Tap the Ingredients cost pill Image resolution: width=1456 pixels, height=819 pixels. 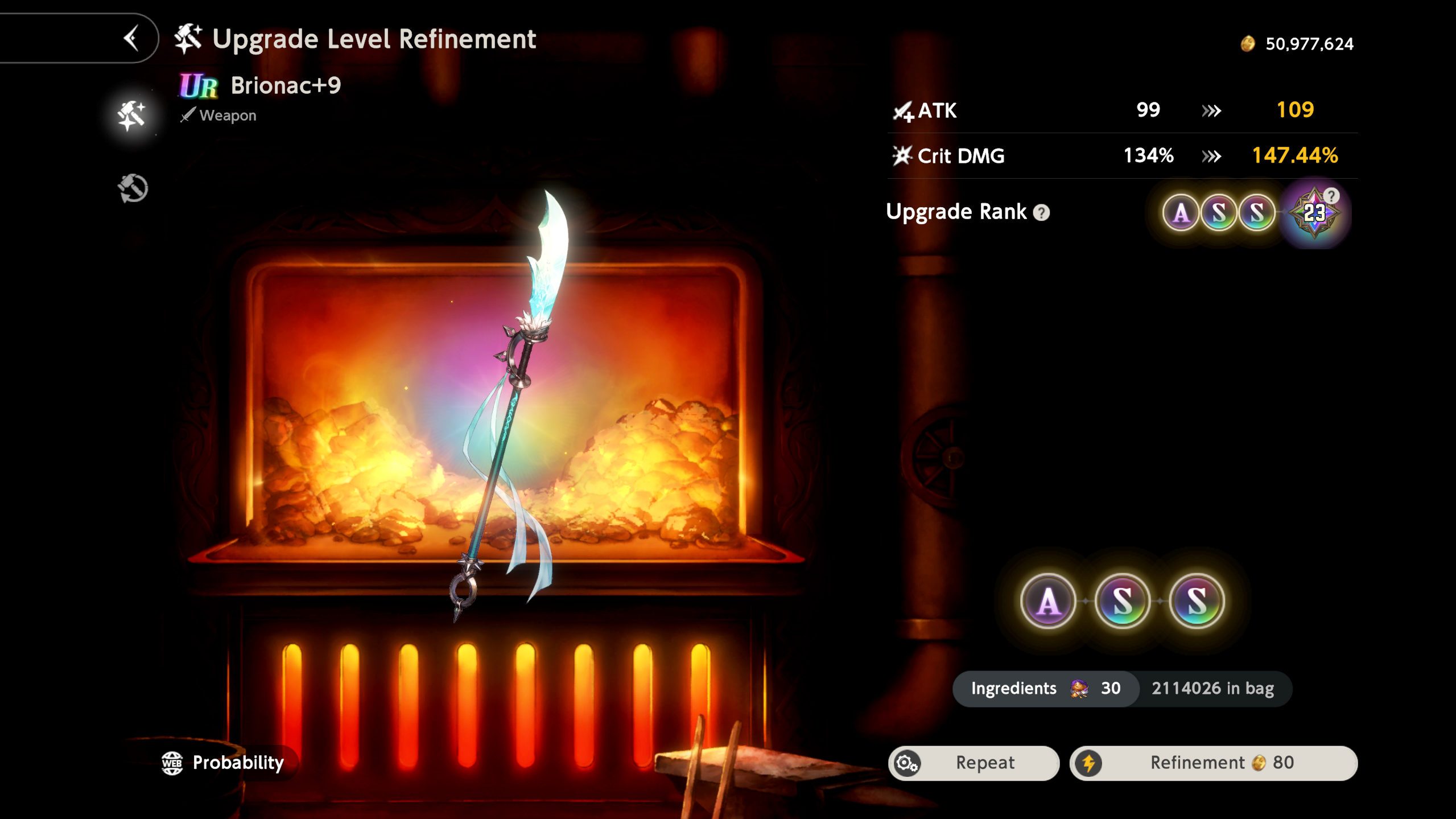1046,689
